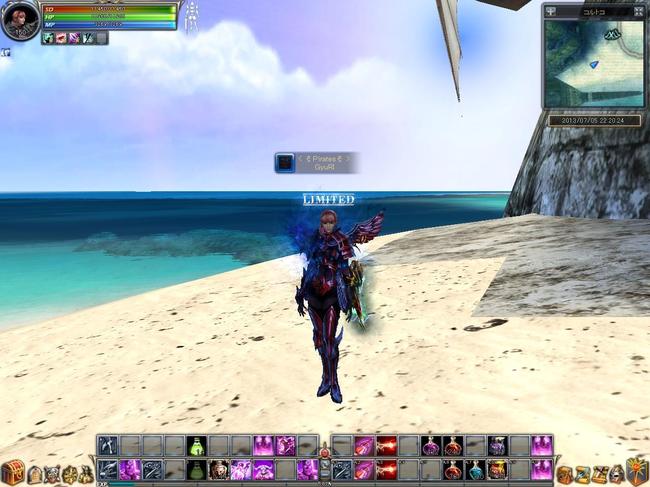Select the orange item beside the blue potion
The image size is (650, 487).
497,469
